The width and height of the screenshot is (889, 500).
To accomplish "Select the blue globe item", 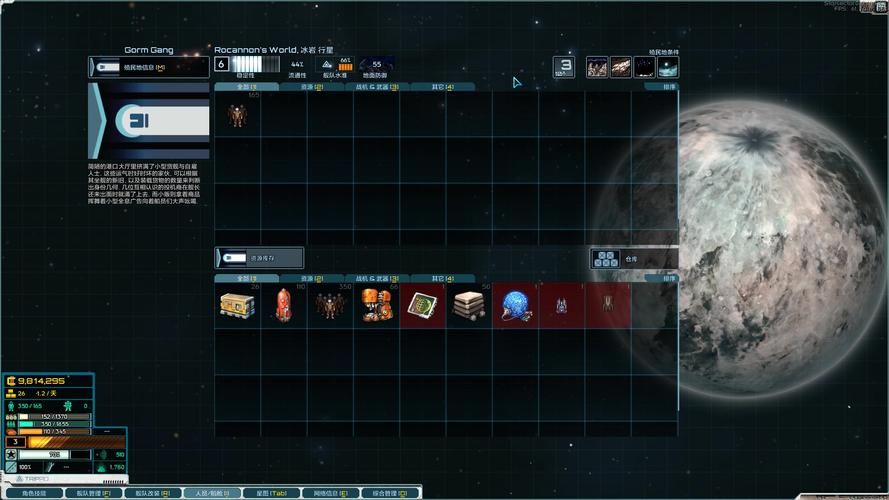I will click(515, 305).
